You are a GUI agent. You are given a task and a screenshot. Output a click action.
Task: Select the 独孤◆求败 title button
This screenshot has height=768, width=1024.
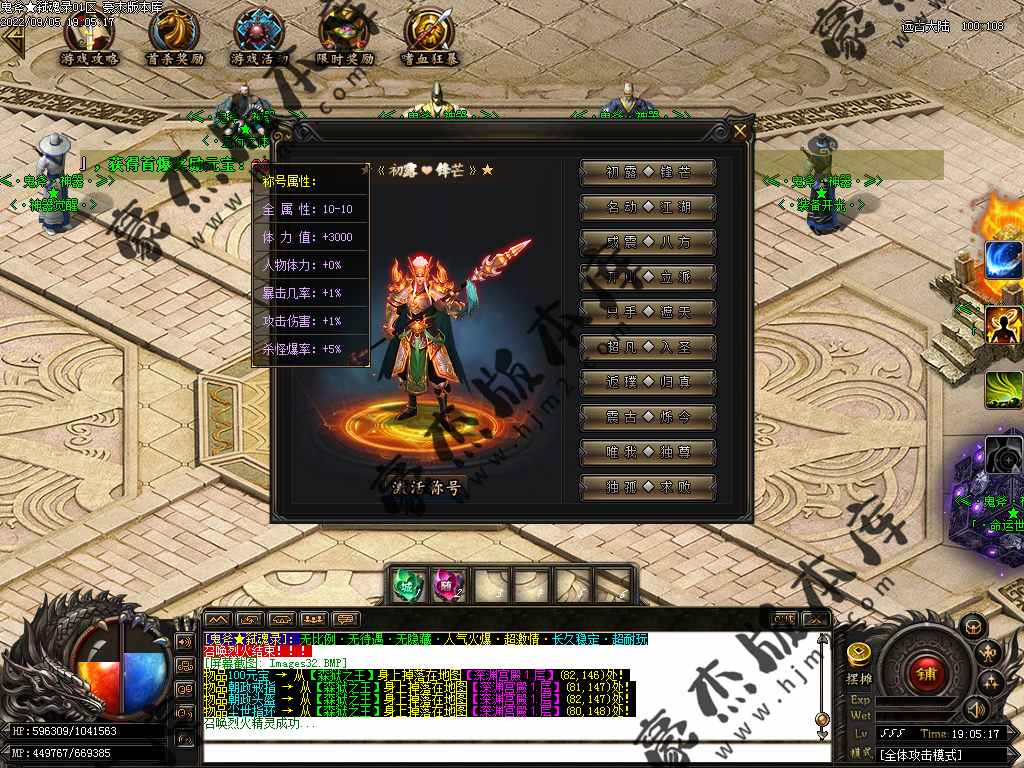(x=648, y=487)
